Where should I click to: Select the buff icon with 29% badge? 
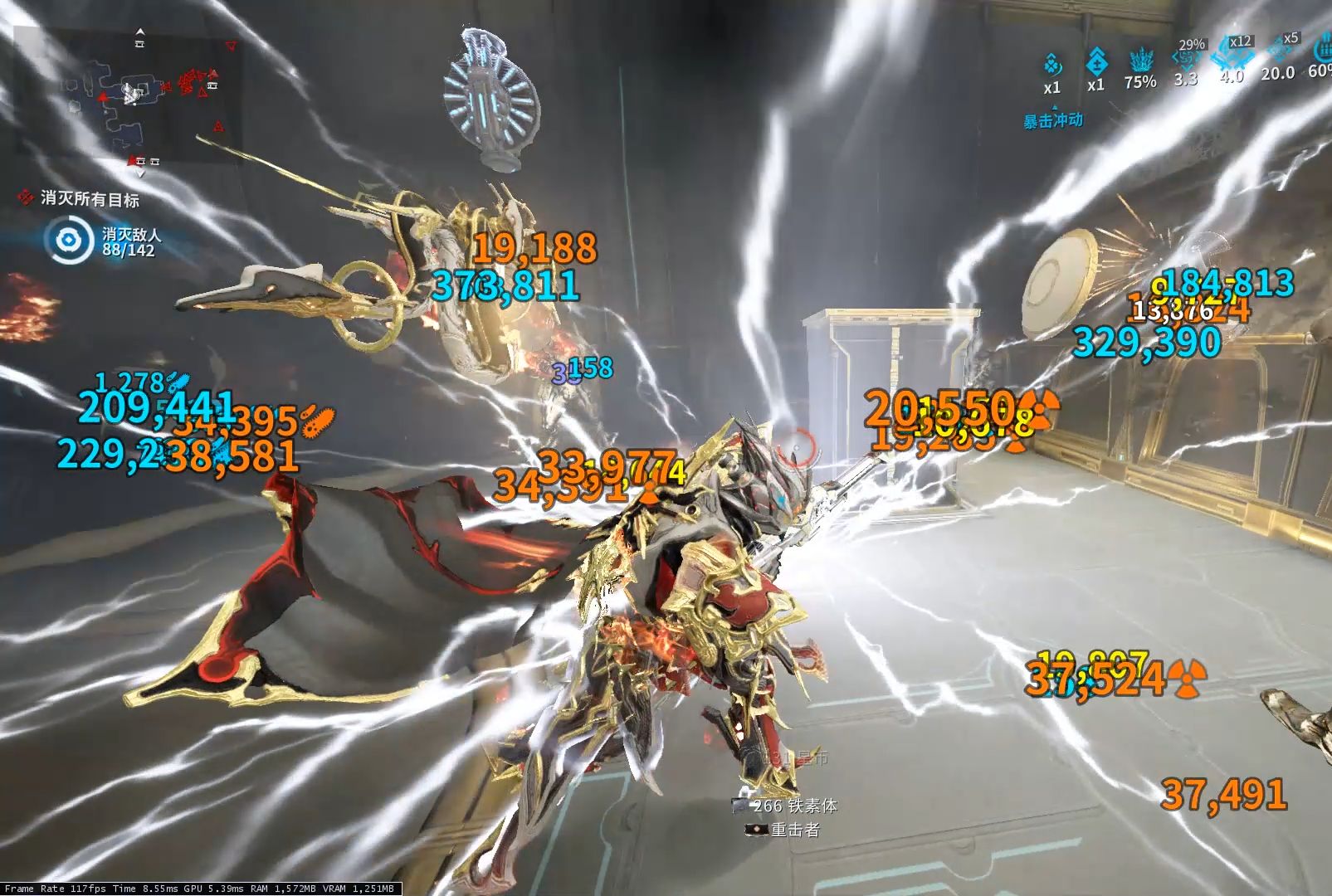click(1187, 58)
